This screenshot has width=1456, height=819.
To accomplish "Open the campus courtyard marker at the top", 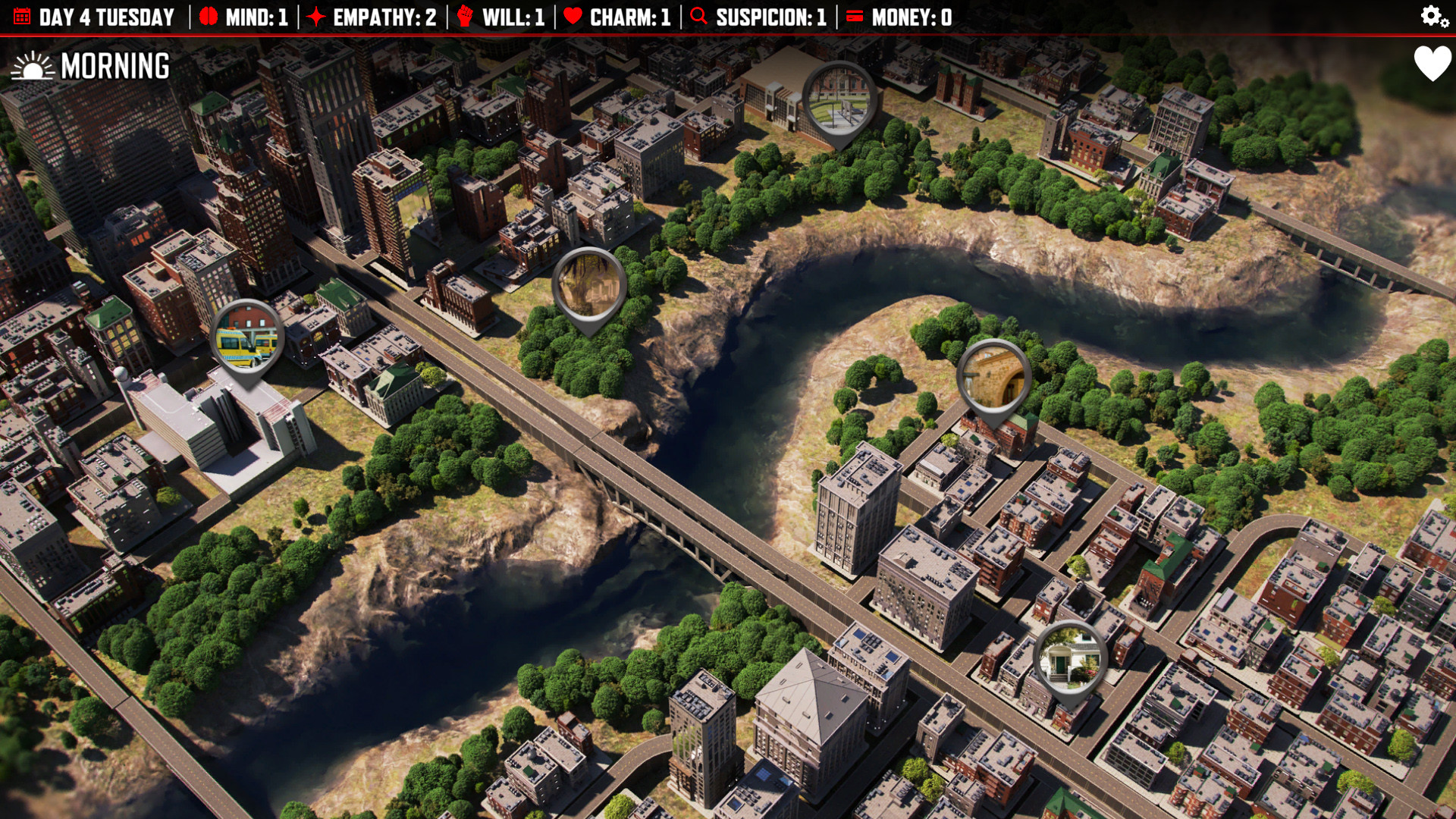I will click(x=840, y=99).
